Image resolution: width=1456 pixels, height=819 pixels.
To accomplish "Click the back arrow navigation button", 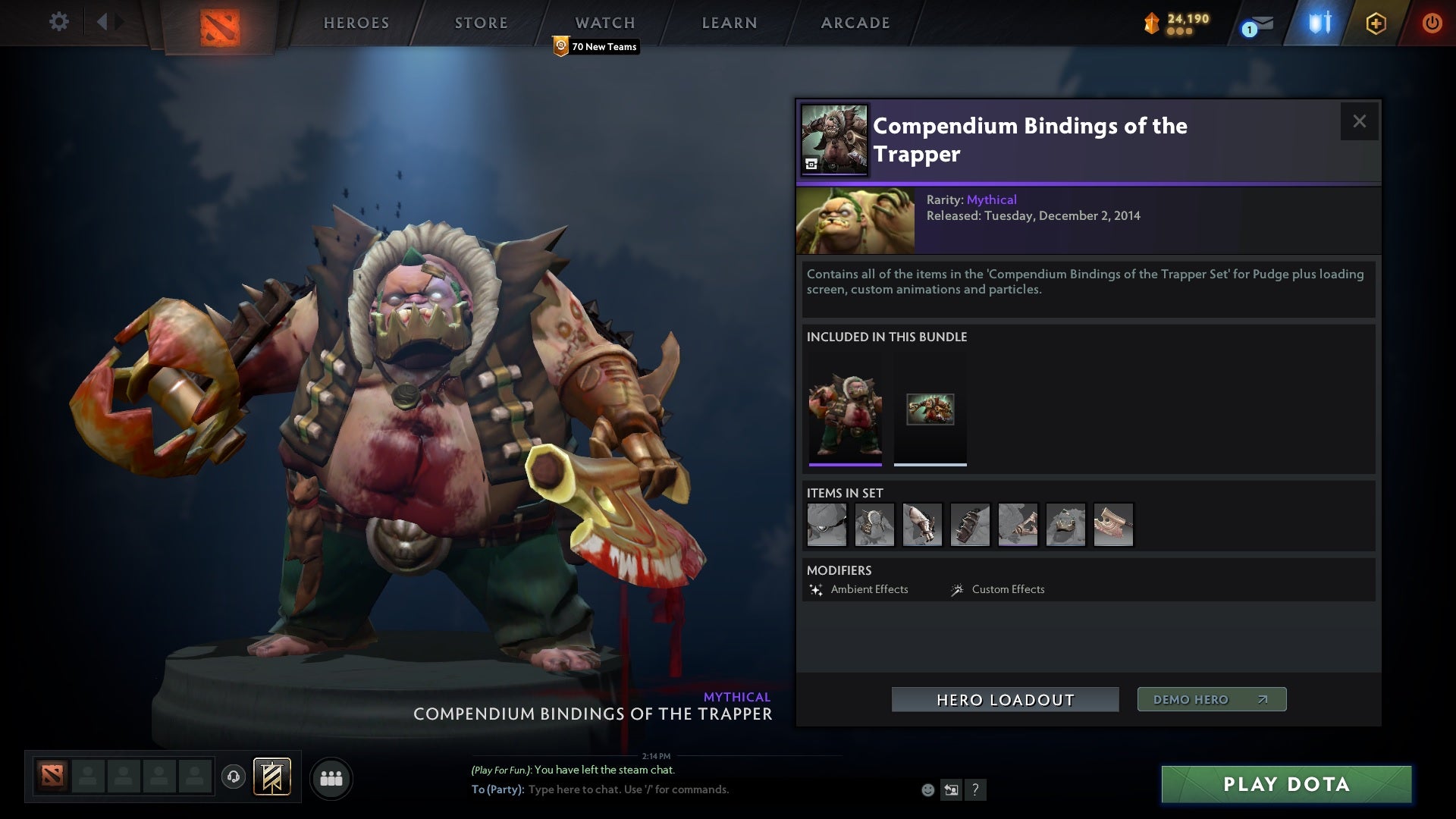I will click(x=102, y=22).
